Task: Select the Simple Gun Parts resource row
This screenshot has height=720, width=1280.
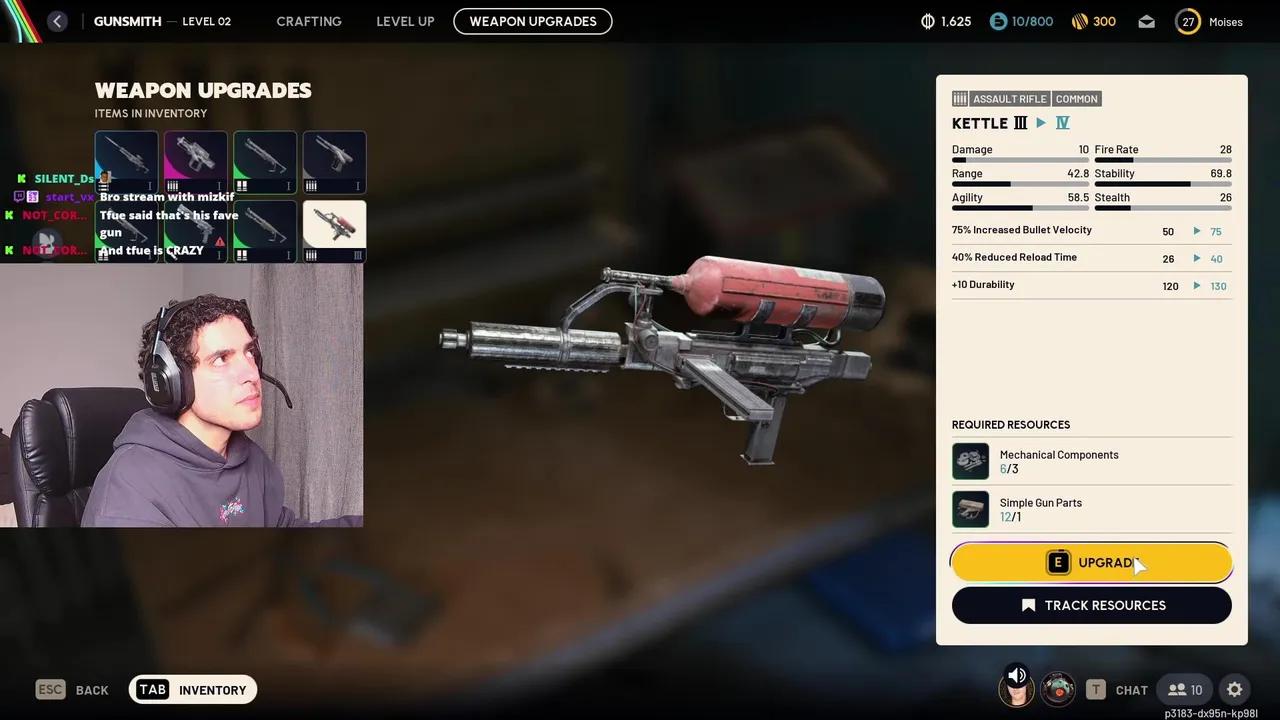Action: click(x=1091, y=510)
